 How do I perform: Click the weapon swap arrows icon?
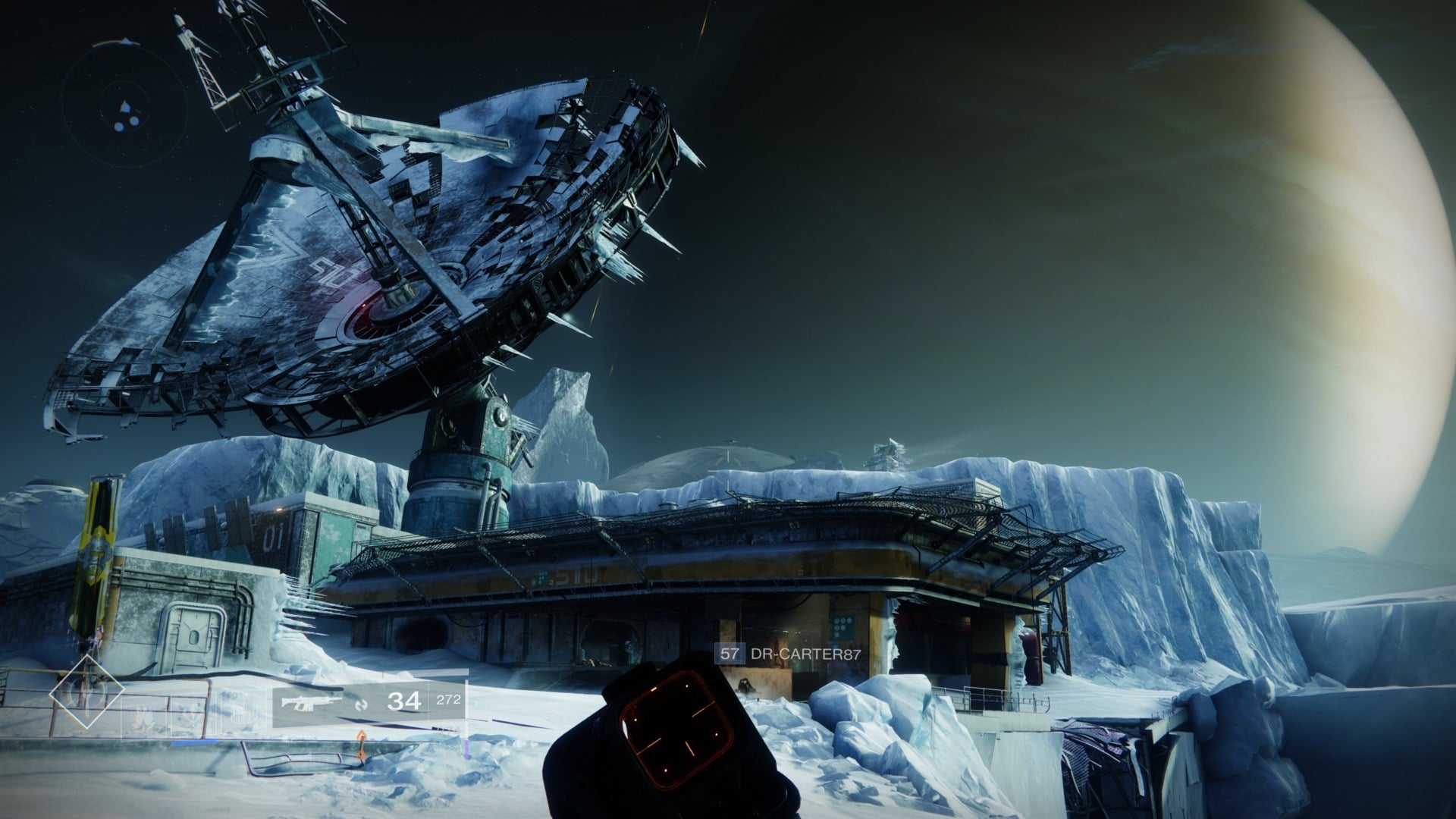click(x=362, y=704)
